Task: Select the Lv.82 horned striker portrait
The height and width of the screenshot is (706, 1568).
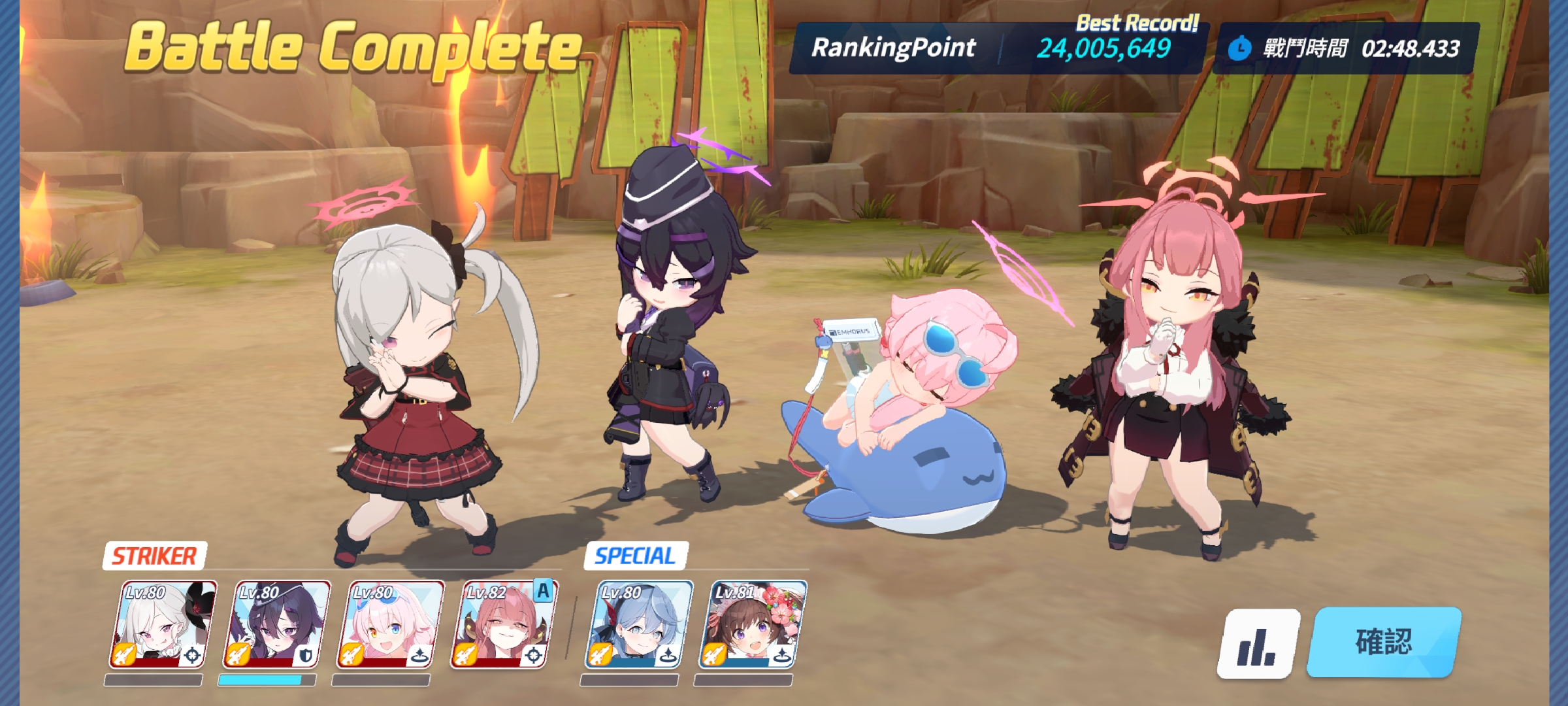Action: pos(503,625)
